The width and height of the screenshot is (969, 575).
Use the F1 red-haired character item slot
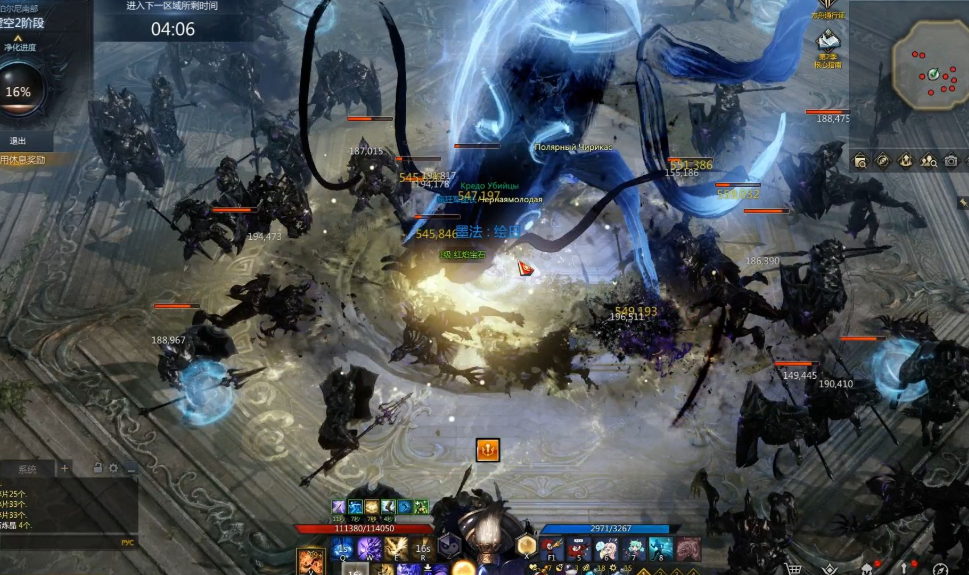tap(553, 548)
